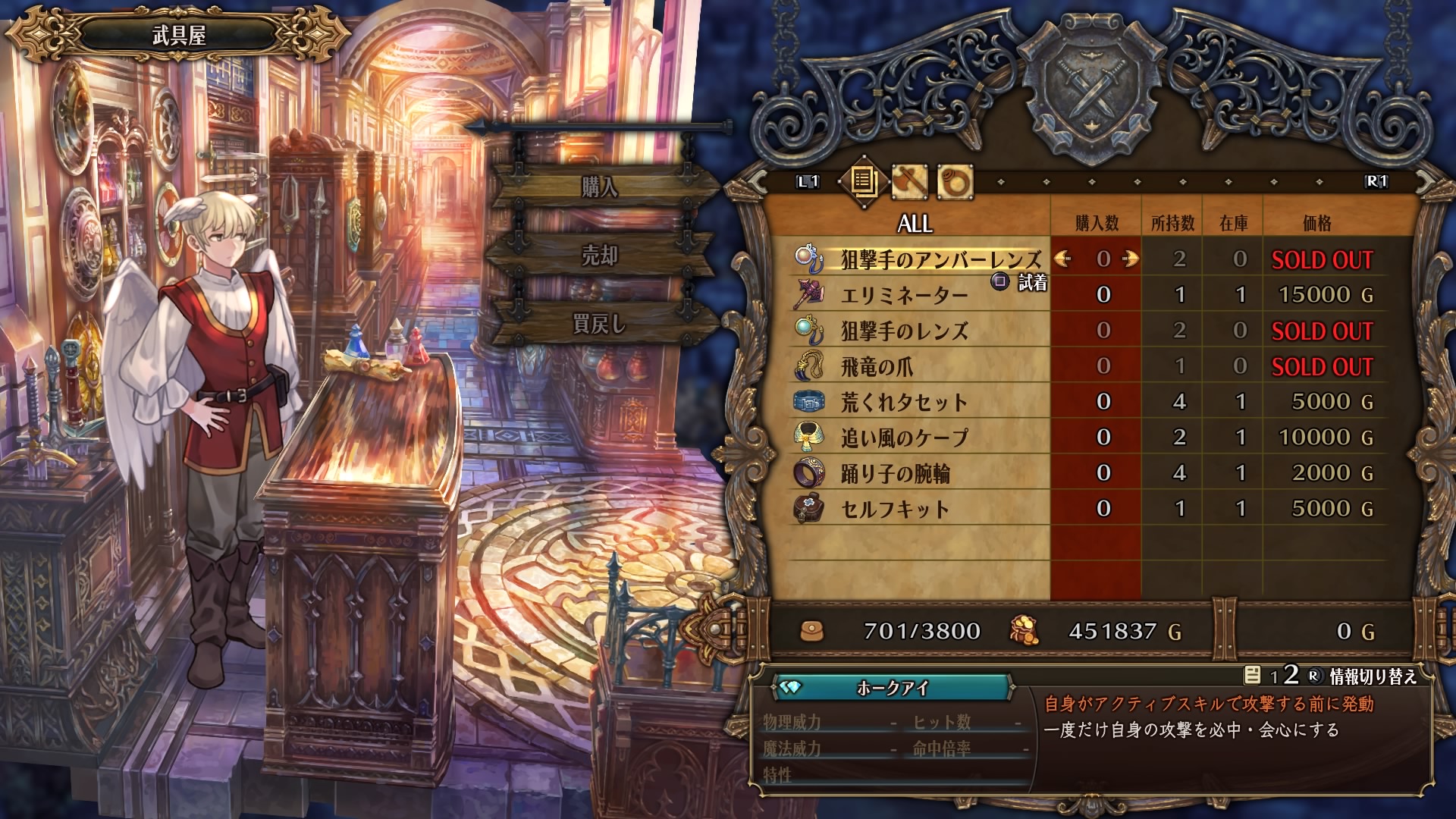Screen dimensions: 1456x819
Task: Open the 買戻し (Buyback) menu sign
Action: click(x=600, y=325)
